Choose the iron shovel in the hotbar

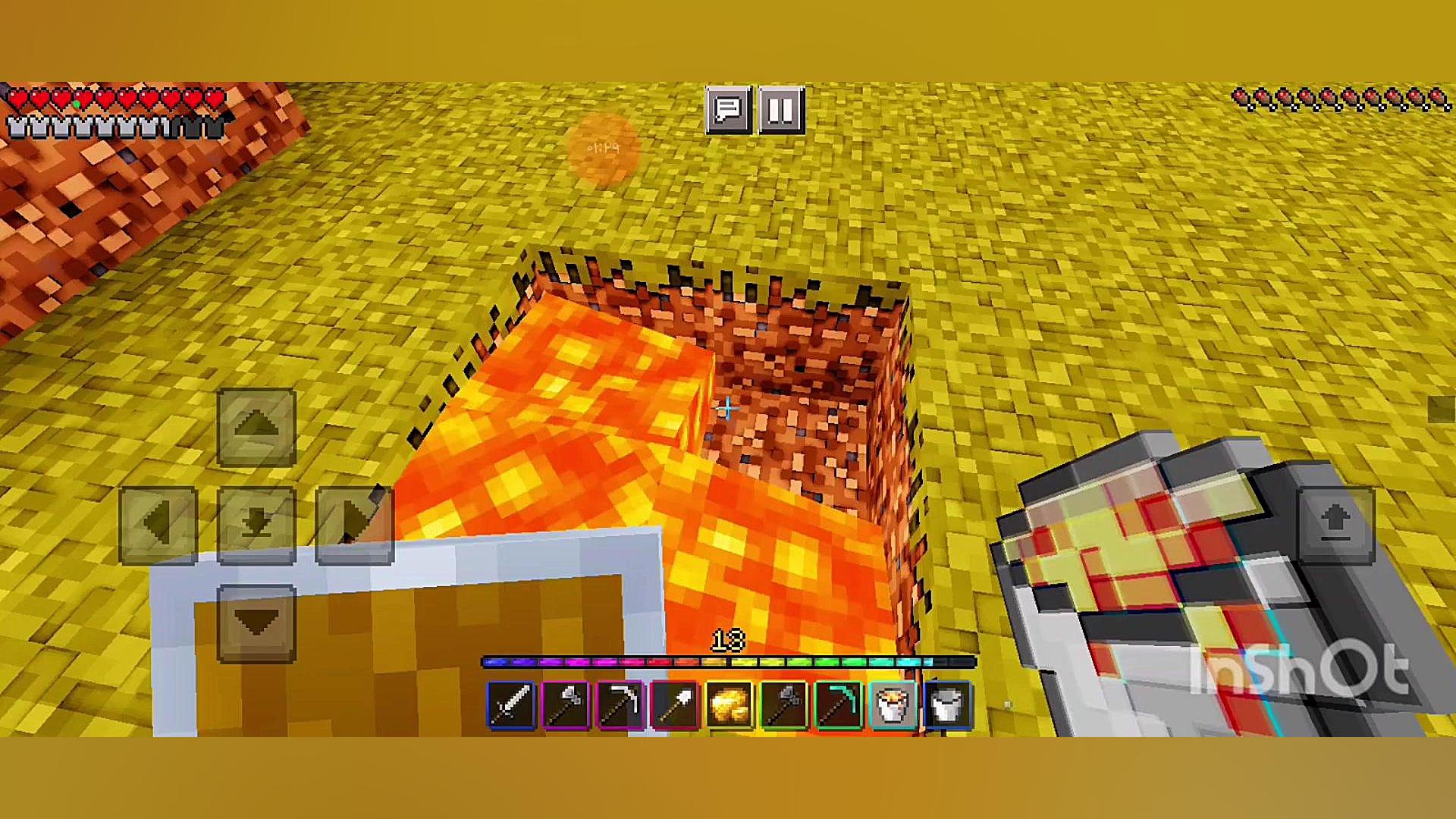pyautogui.click(x=675, y=705)
